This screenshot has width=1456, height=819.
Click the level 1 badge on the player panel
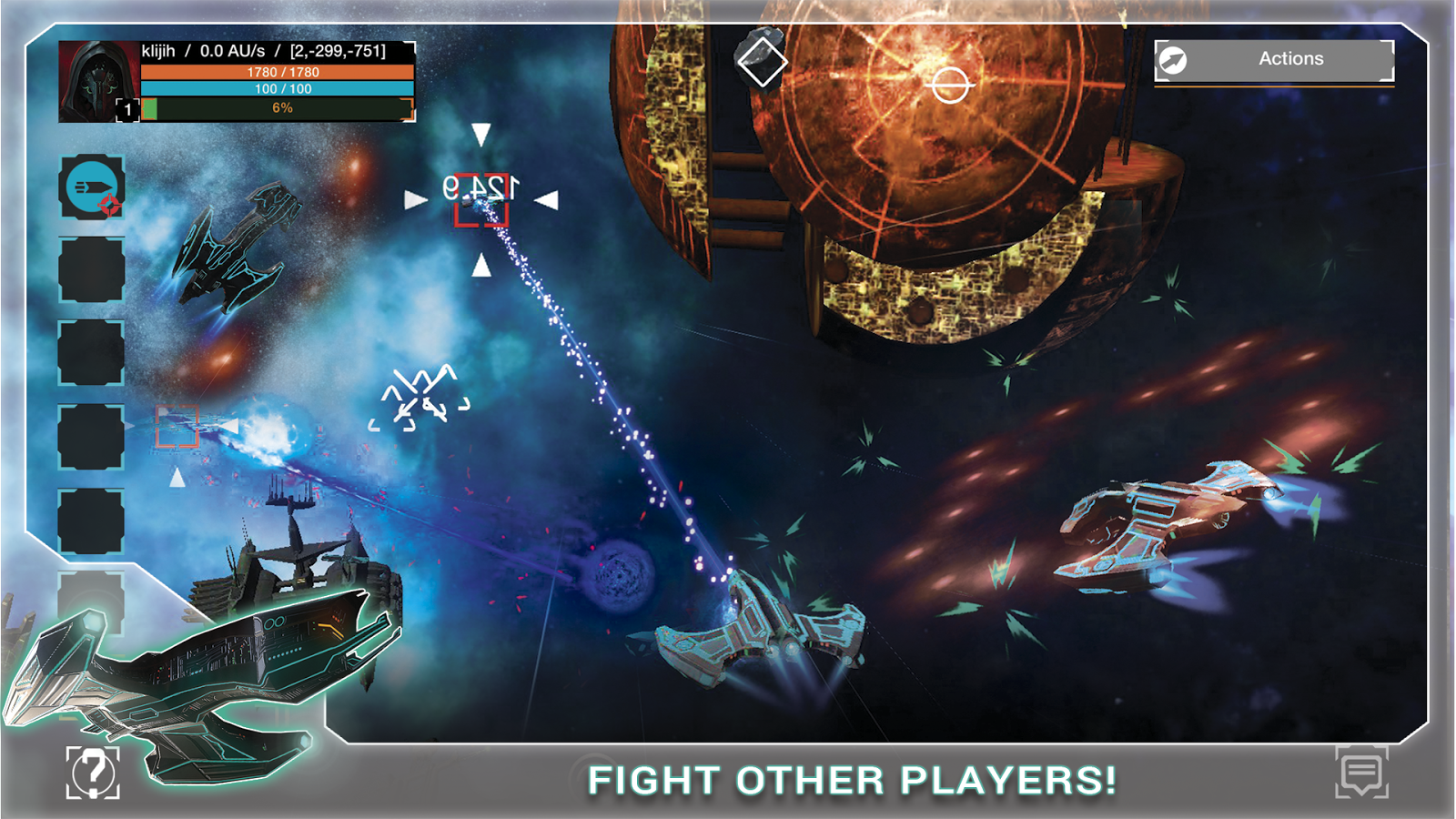127,109
